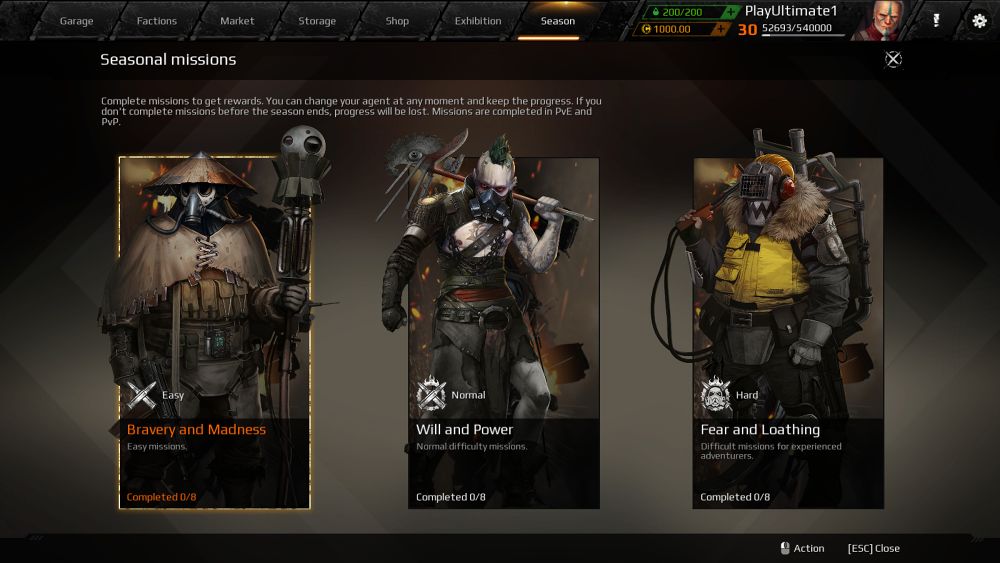Go to the Market tab

click(237, 21)
